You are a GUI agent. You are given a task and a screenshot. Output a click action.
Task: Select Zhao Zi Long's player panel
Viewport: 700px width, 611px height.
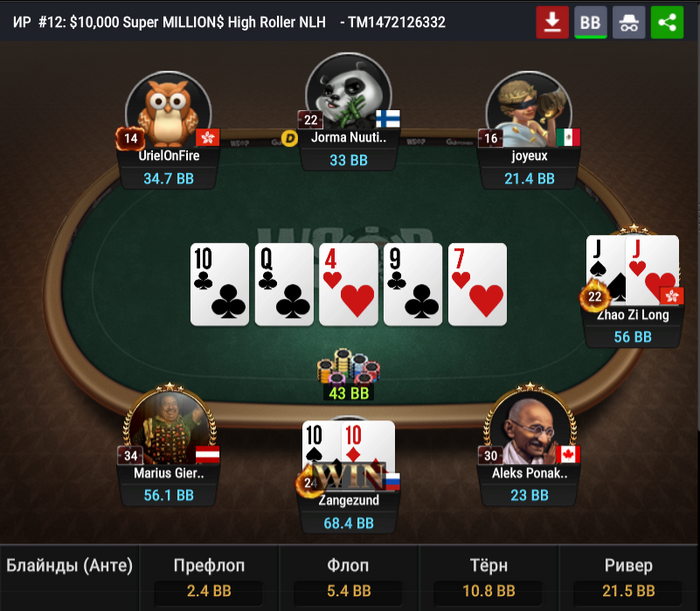click(x=633, y=326)
